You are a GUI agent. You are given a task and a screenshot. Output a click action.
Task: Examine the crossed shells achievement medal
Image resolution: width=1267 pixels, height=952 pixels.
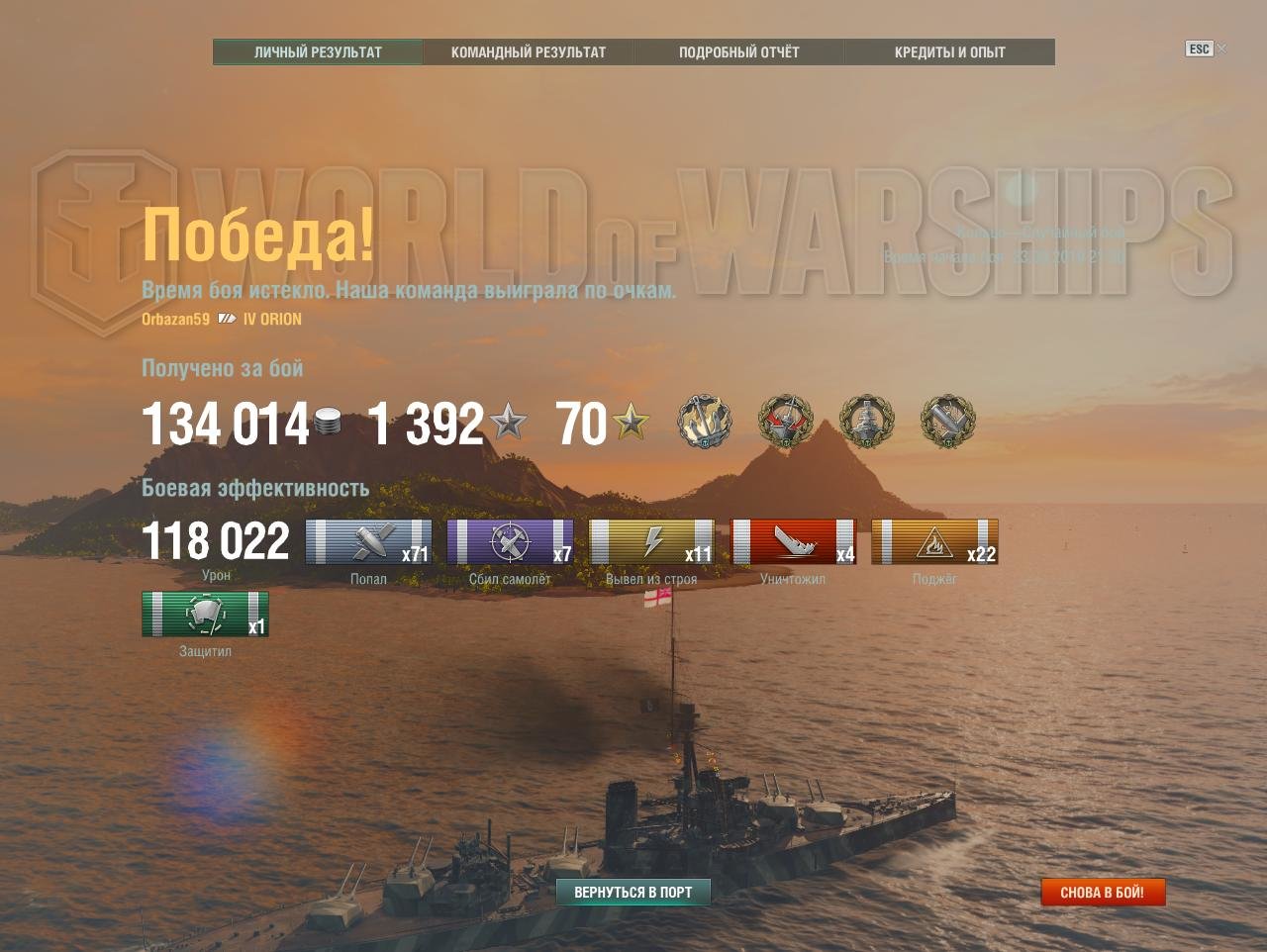click(x=947, y=422)
